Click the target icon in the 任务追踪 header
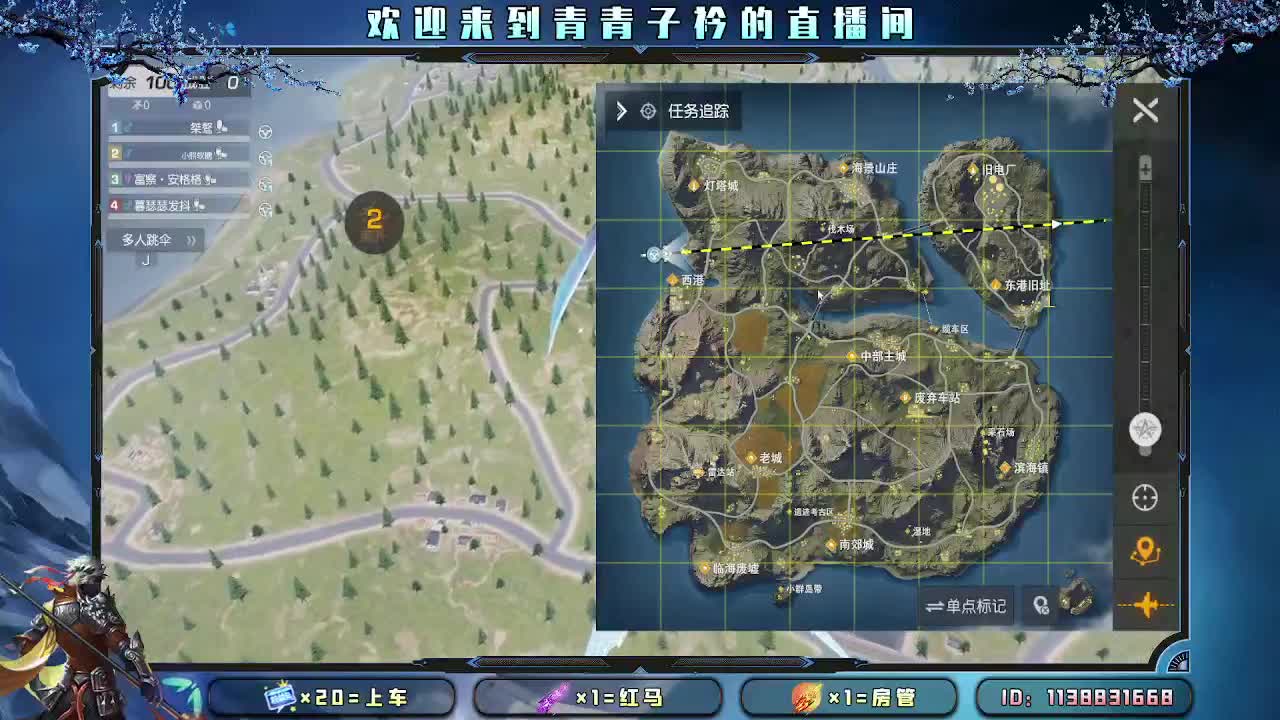 [650, 111]
